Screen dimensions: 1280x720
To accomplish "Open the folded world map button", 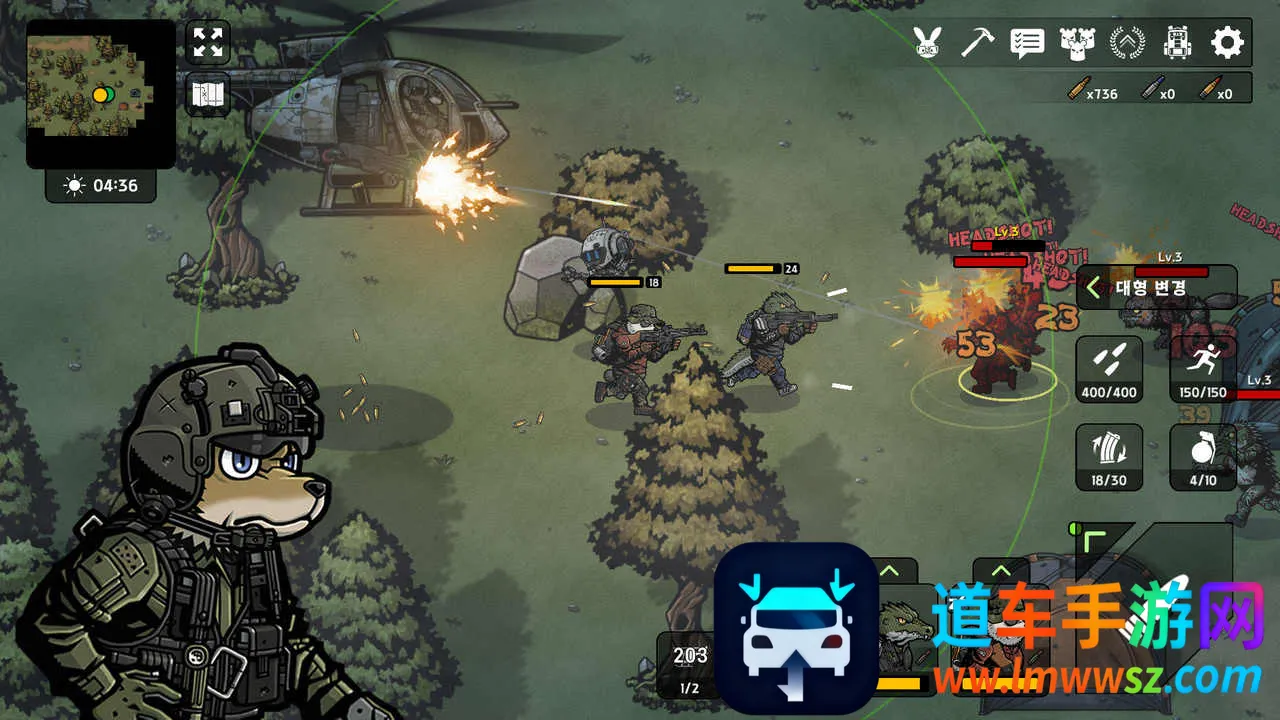I will (x=208, y=95).
